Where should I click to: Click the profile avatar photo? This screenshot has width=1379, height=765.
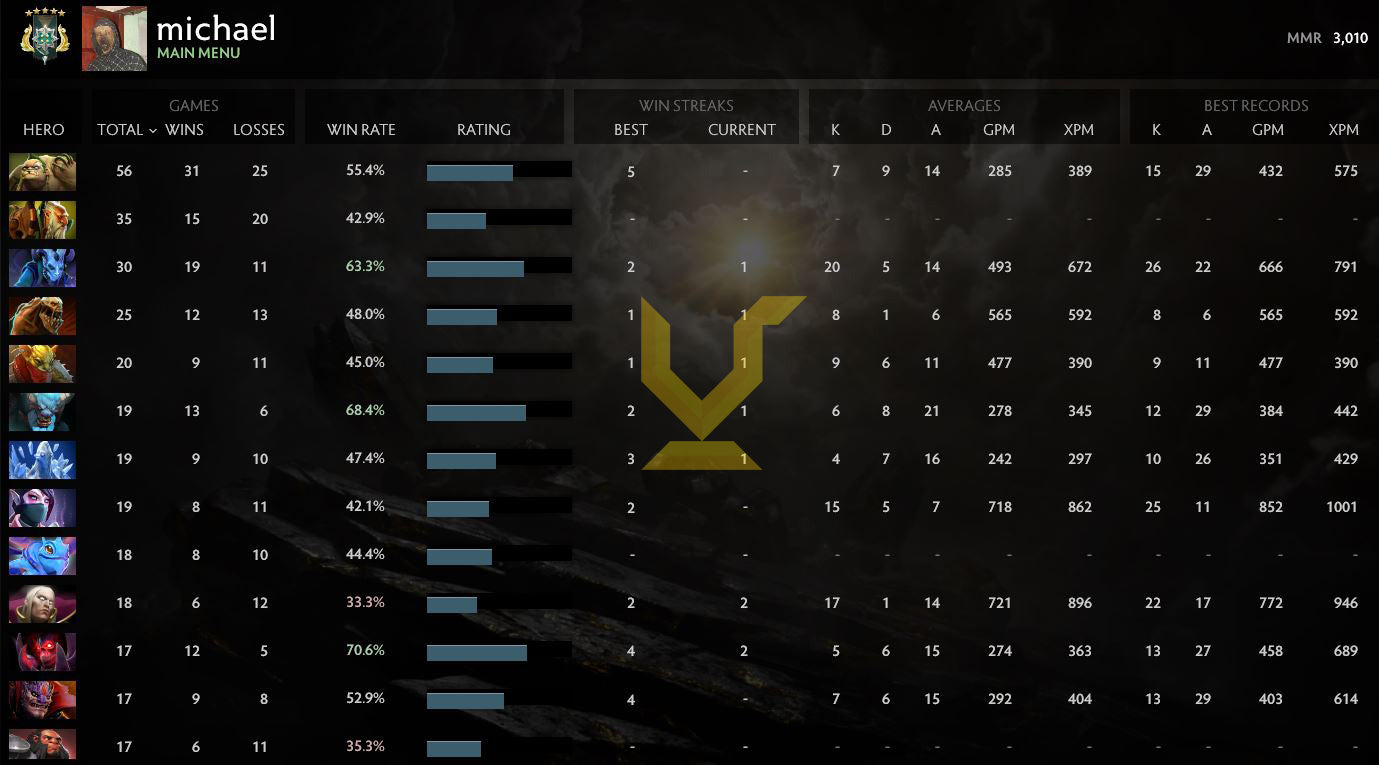pyautogui.click(x=113, y=38)
